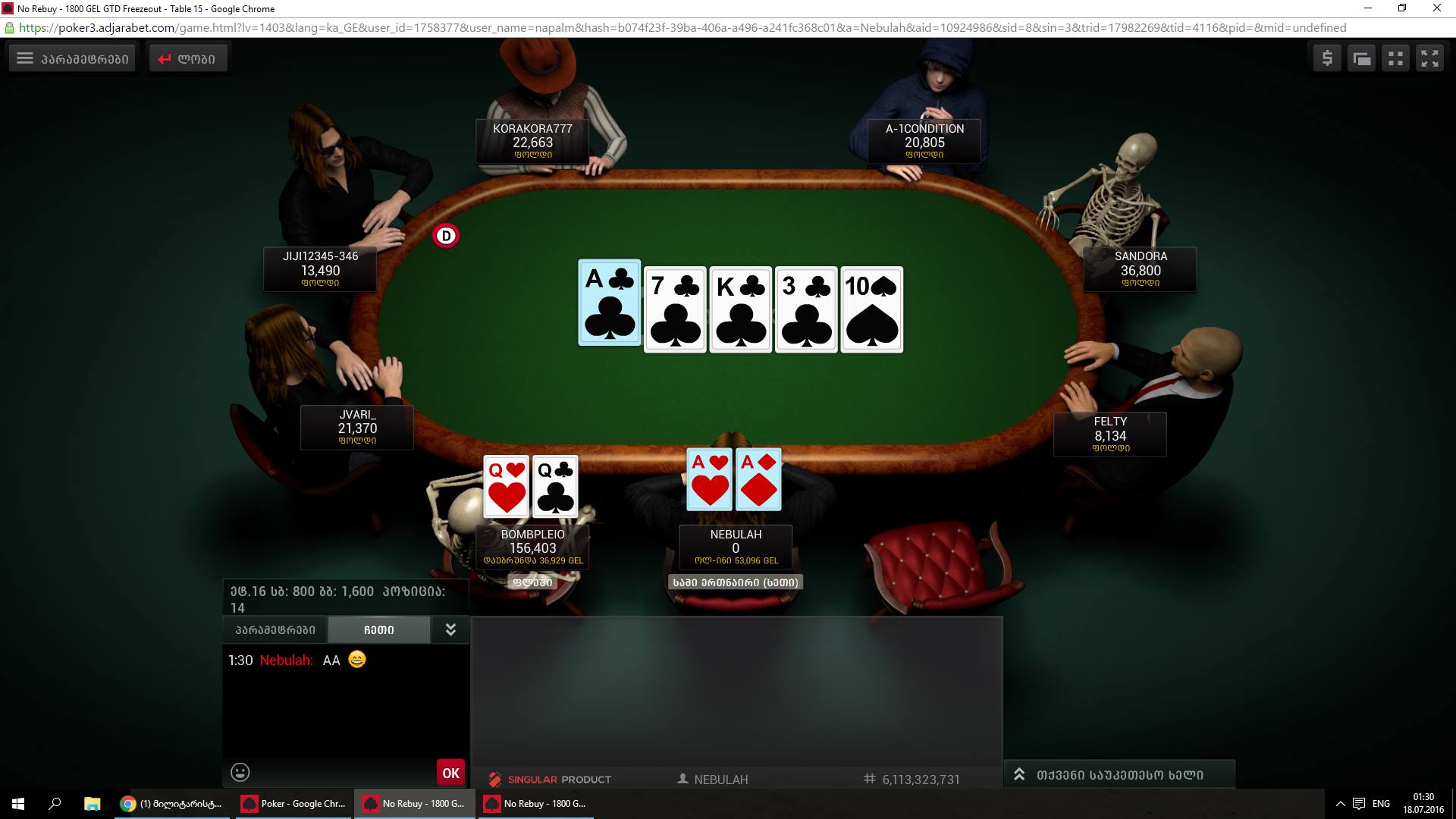Click the overlapping windows icon
Image resolution: width=1456 pixels, height=819 pixels.
(1361, 58)
